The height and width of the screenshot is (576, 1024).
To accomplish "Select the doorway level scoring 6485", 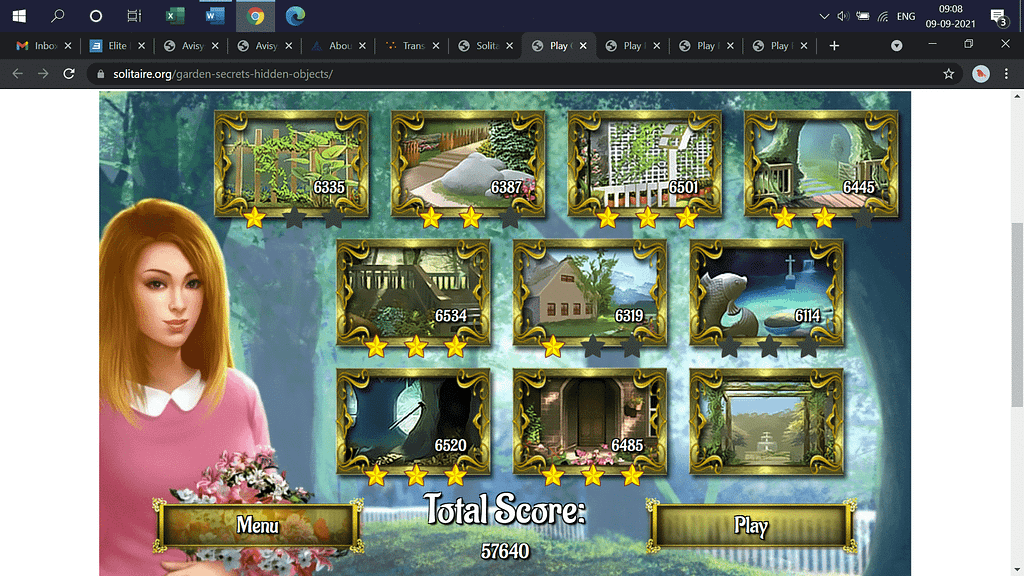I will point(590,421).
